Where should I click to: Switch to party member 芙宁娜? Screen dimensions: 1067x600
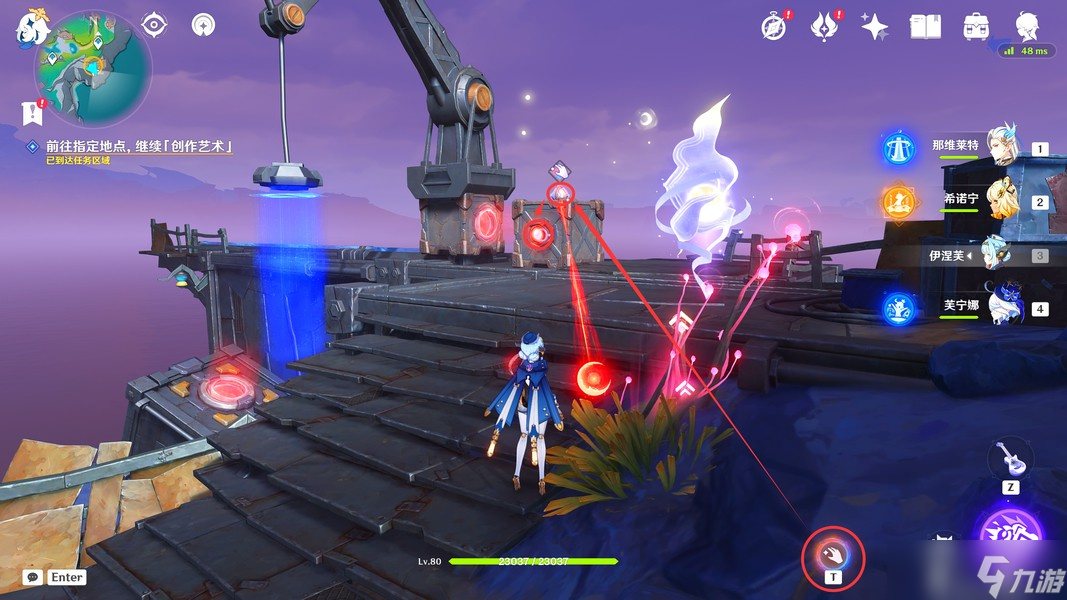click(x=989, y=306)
